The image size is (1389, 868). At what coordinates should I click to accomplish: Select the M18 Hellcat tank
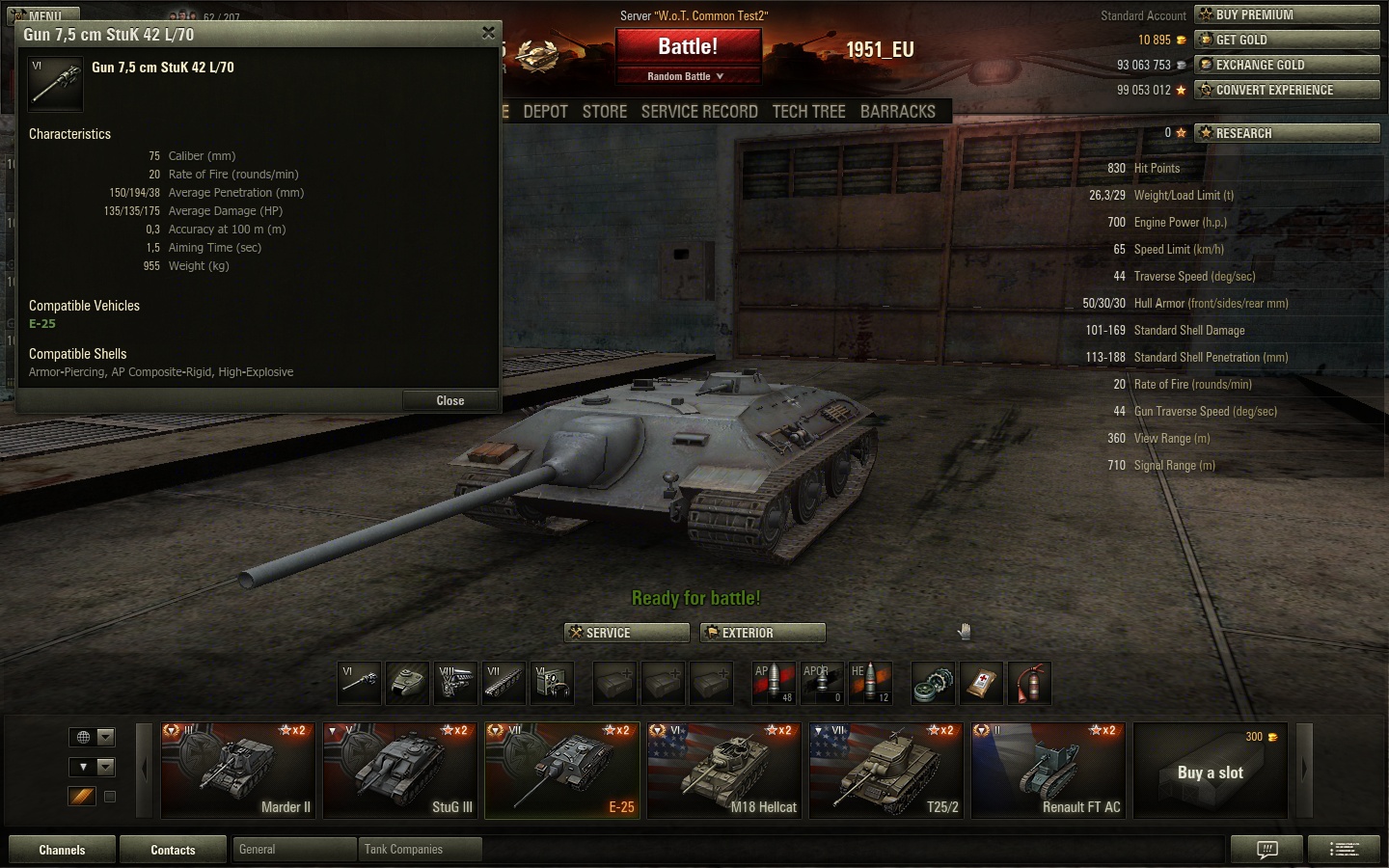click(724, 771)
